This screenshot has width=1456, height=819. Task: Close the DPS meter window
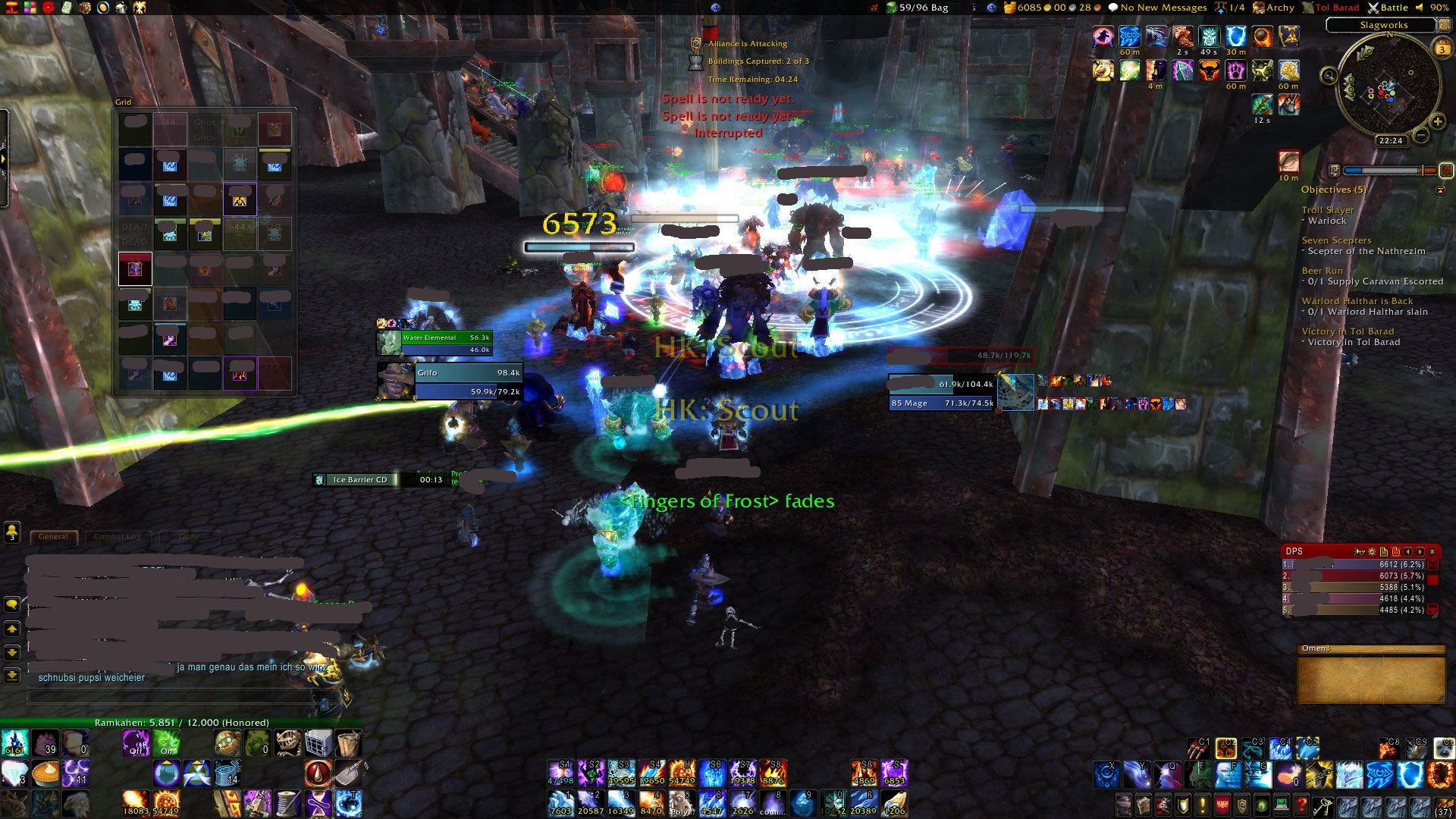tap(1432, 551)
